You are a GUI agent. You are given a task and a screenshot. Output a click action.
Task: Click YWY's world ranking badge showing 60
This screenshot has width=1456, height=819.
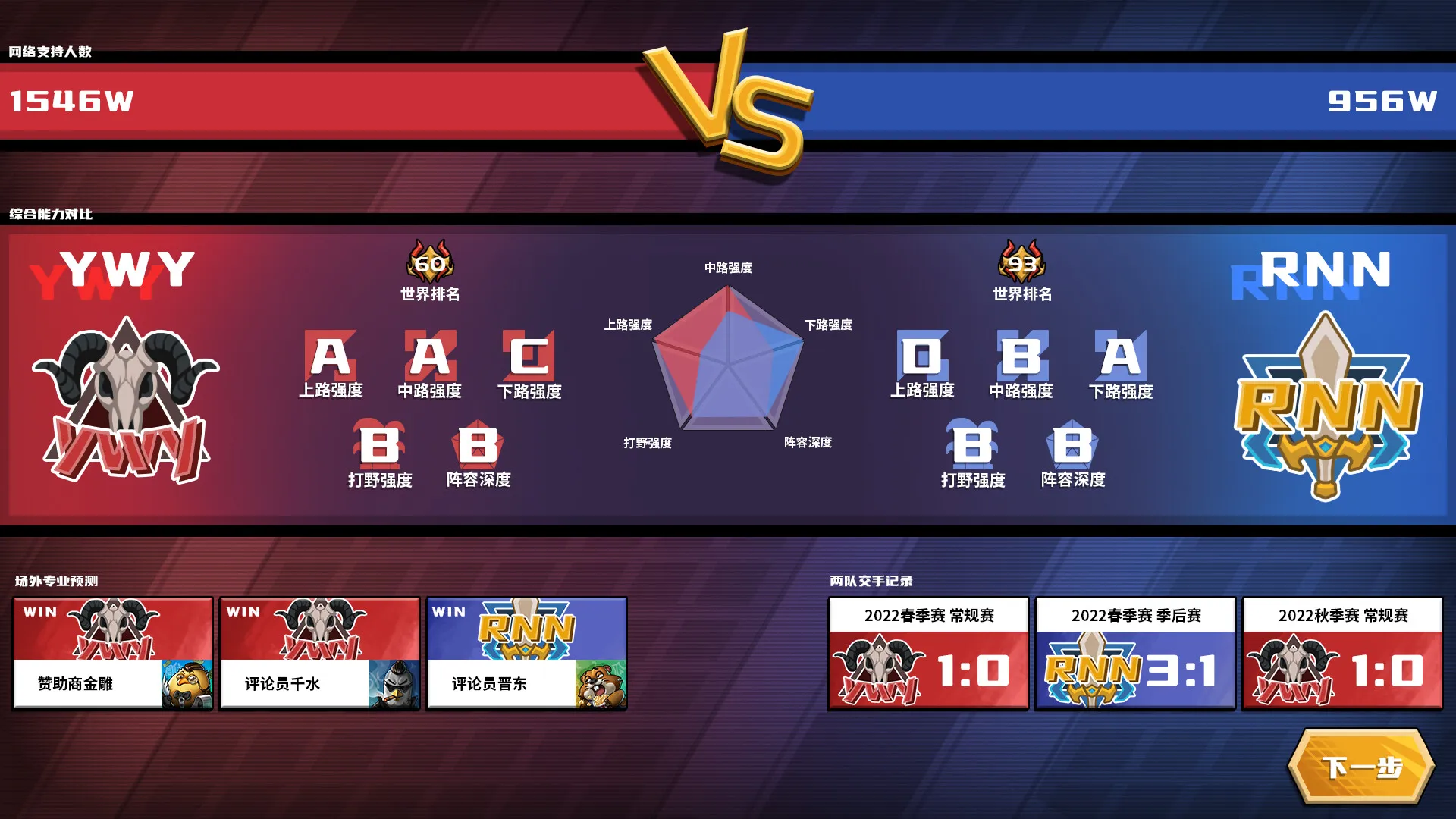tap(429, 262)
